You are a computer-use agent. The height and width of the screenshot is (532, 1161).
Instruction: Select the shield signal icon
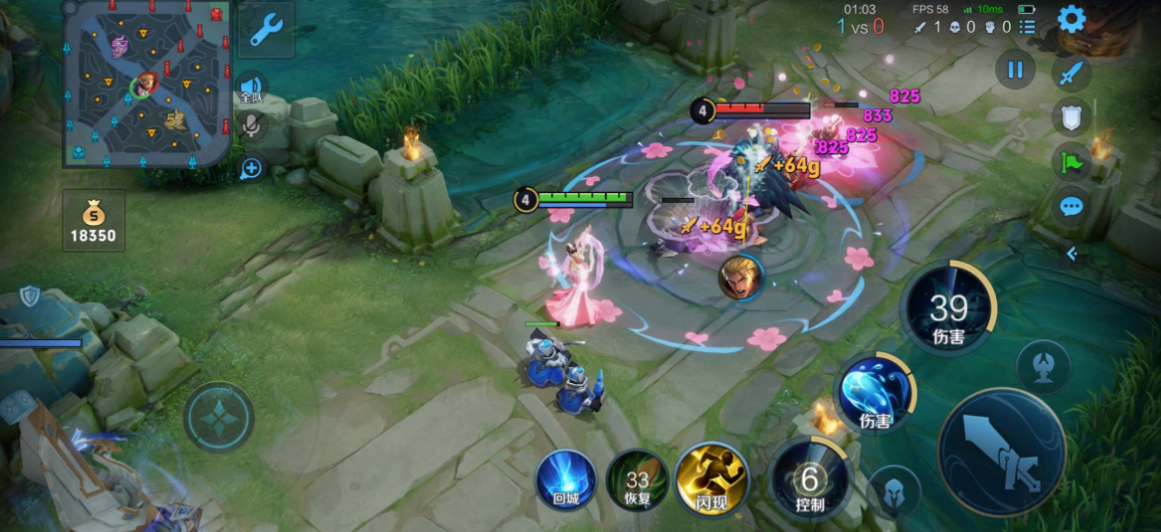click(x=1072, y=117)
